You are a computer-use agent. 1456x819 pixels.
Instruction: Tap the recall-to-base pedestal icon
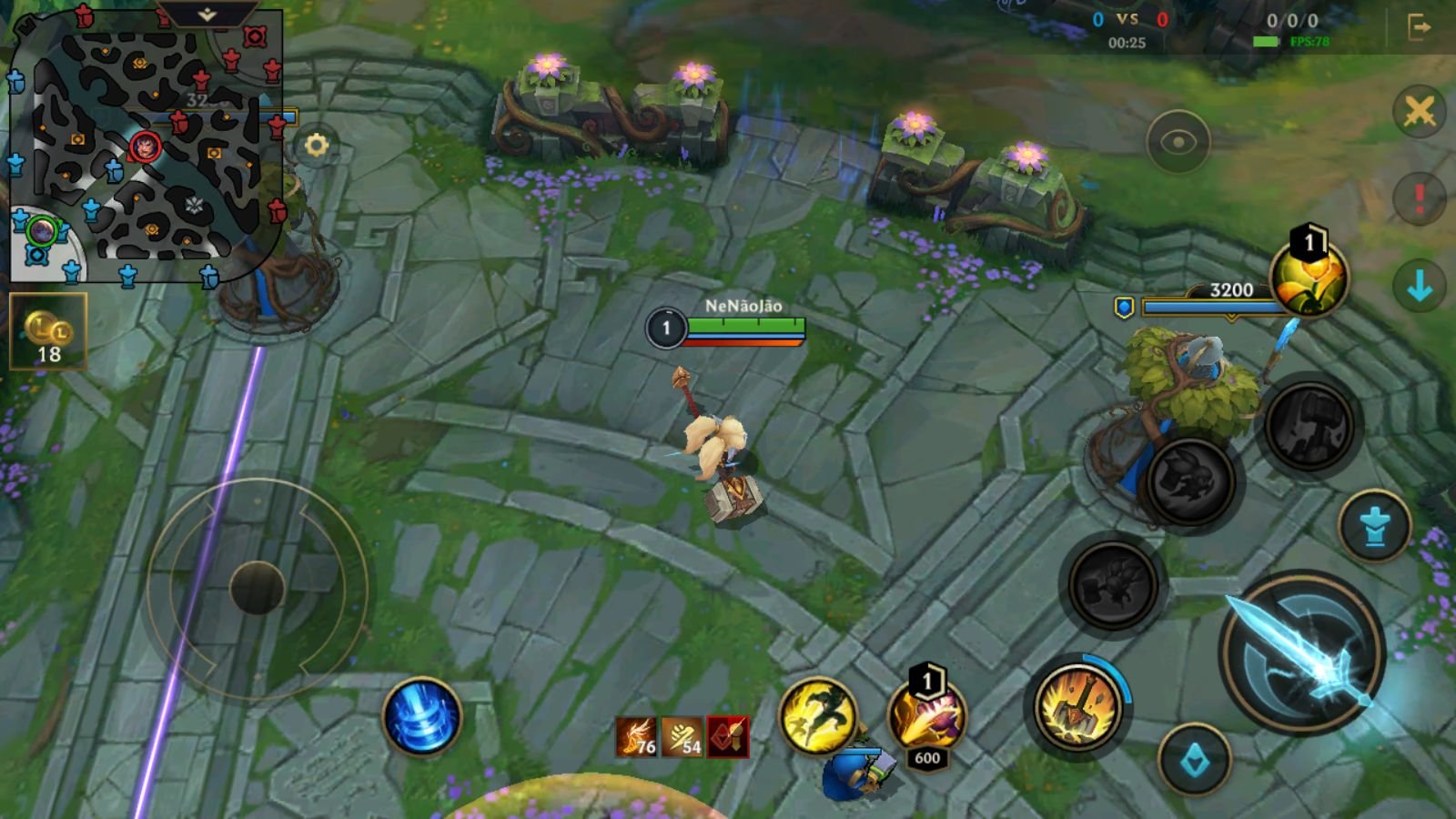coord(1375,525)
